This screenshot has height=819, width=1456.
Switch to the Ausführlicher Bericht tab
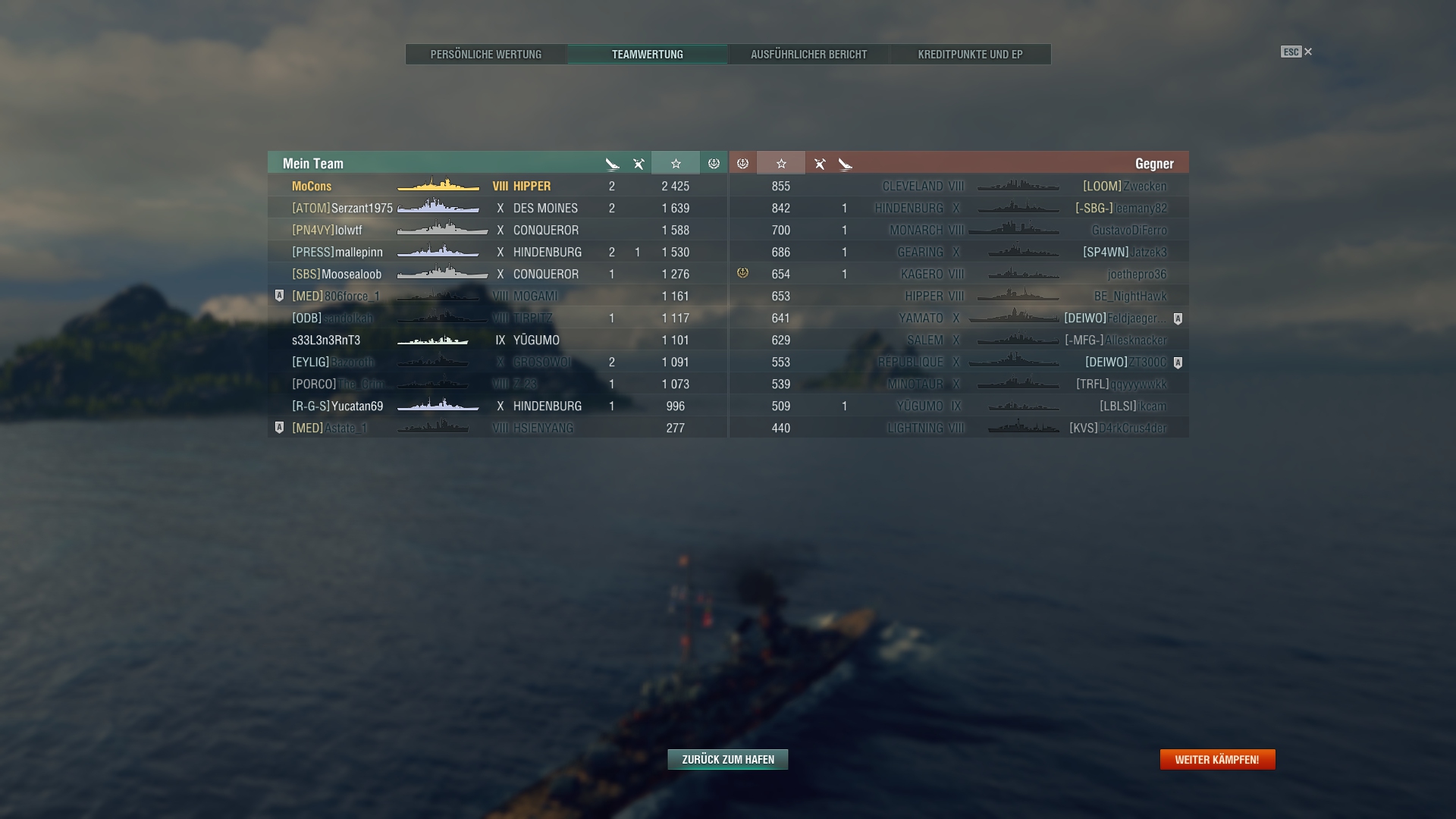808,54
